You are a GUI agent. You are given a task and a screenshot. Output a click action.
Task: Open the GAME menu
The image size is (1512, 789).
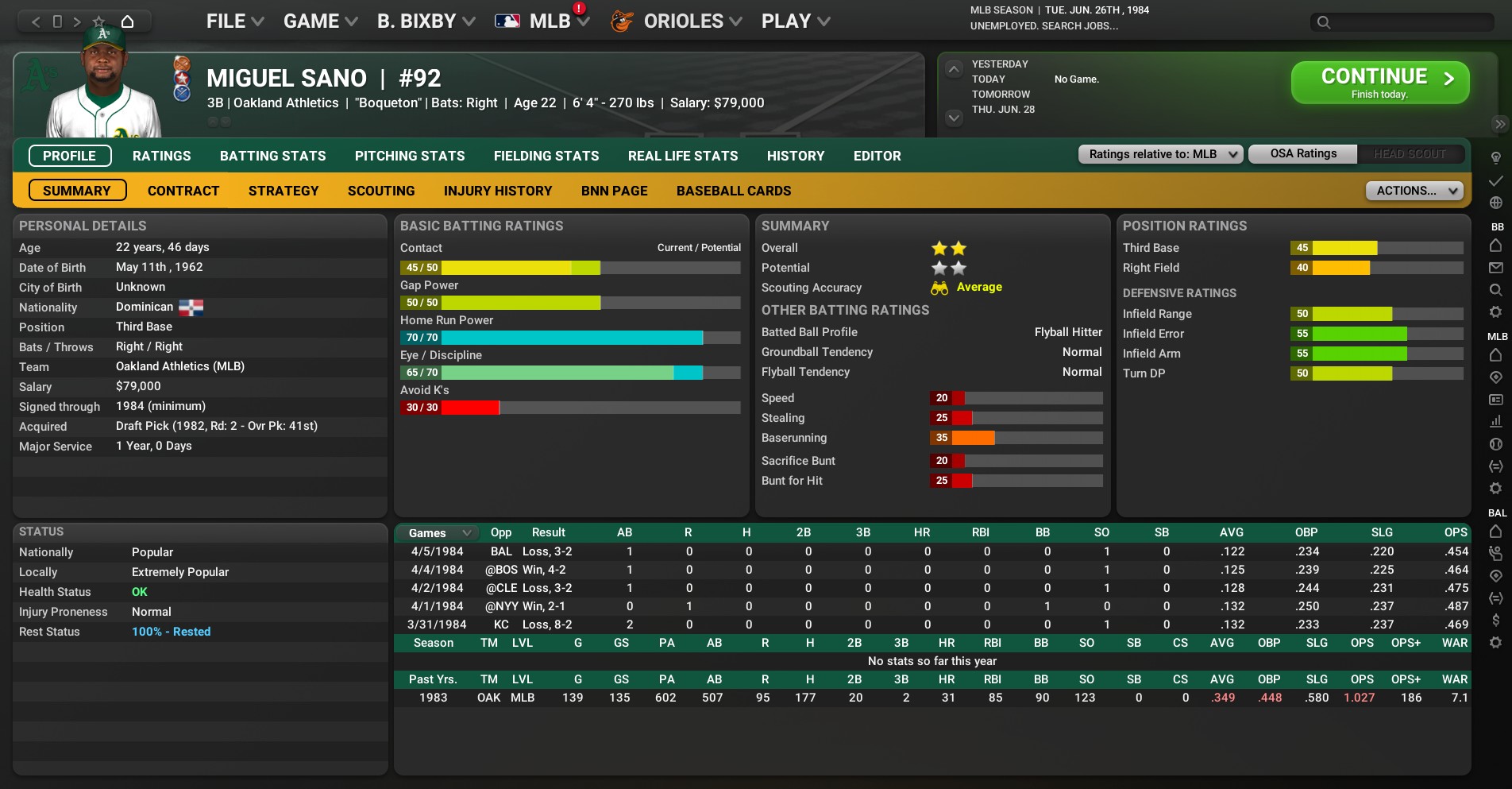(320, 21)
